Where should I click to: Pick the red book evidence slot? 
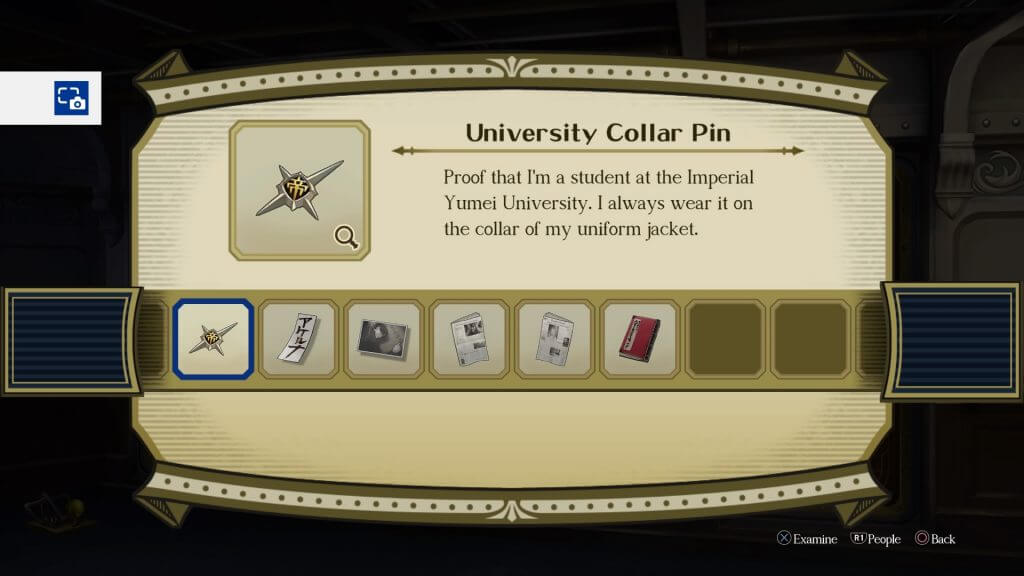639,339
